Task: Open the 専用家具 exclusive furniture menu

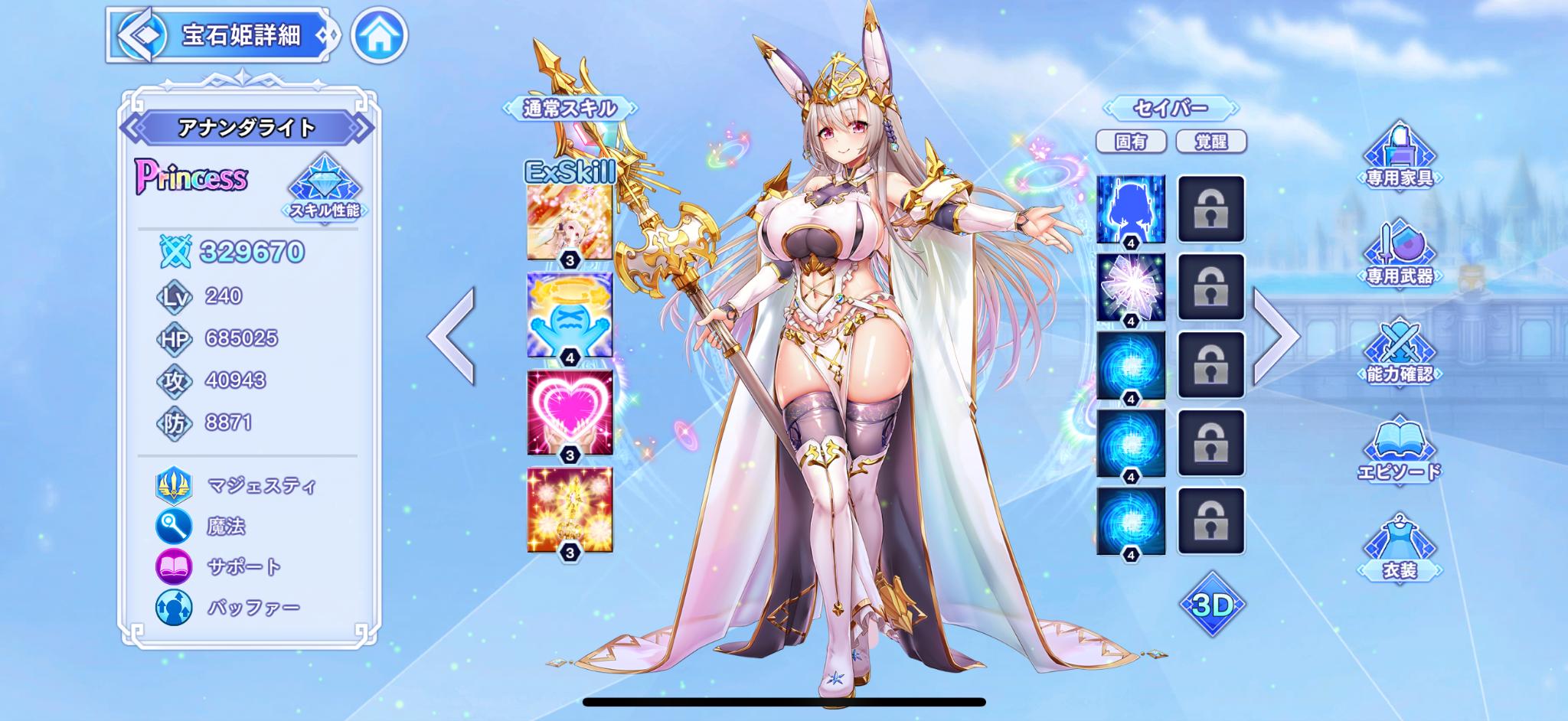Action: coord(1399,157)
